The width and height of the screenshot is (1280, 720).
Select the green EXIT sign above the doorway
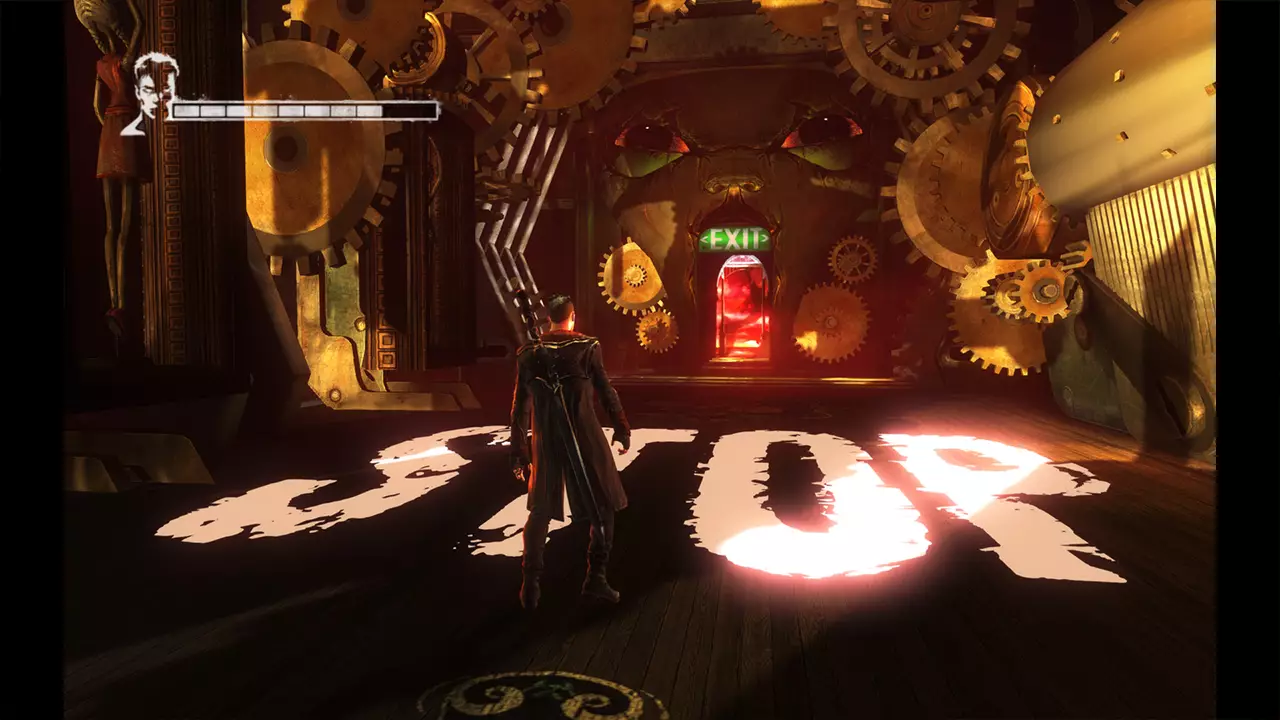click(737, 239)
